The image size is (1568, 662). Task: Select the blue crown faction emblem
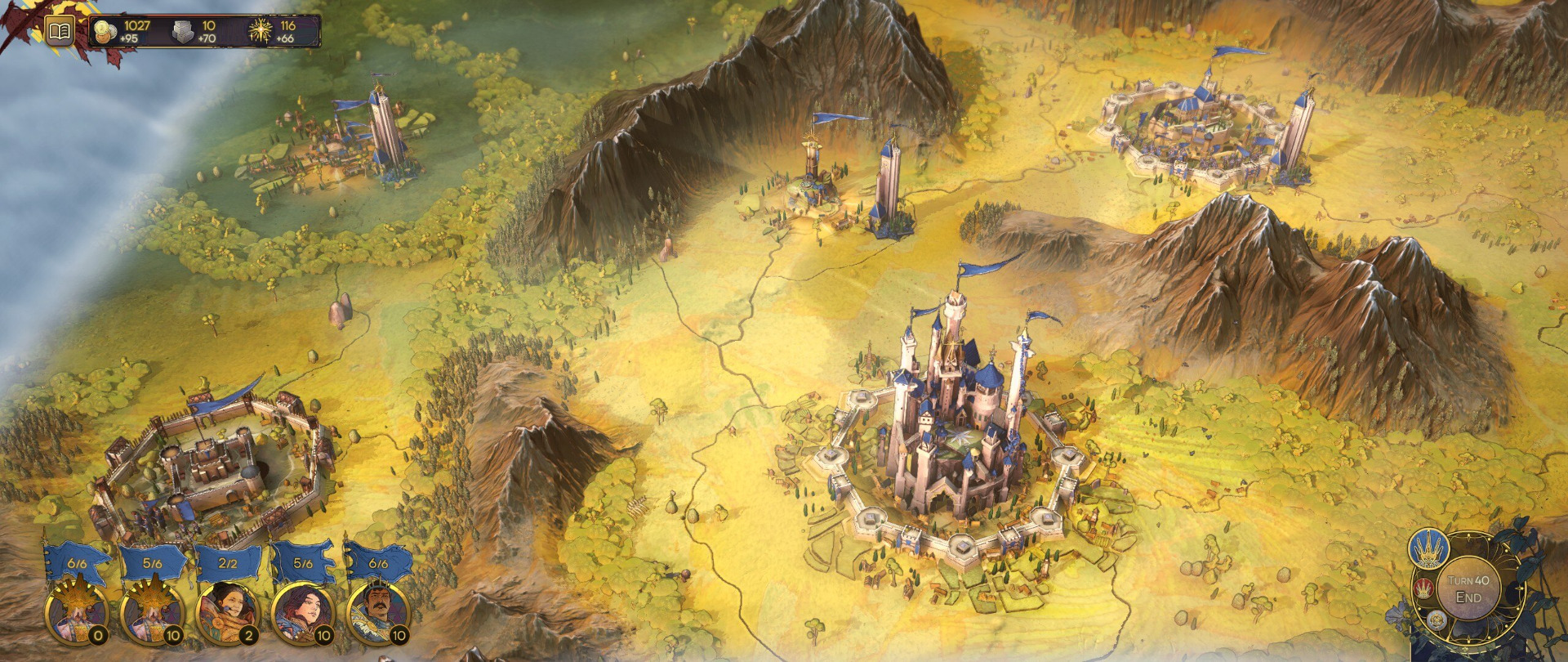coord(1428,549)
